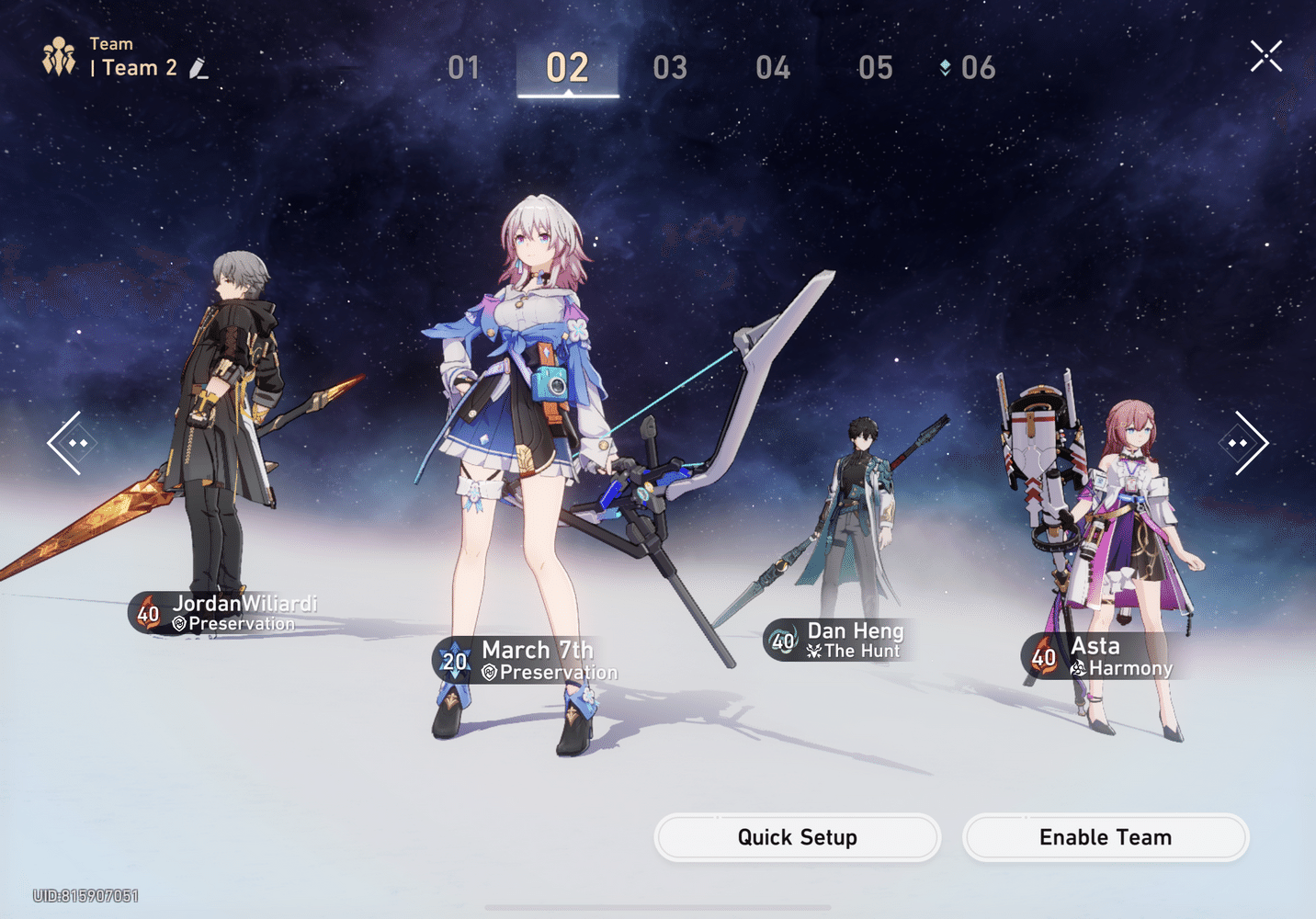Select team tab 03
Viewport: 1316px width, 919px height.
pyautogui.click(x=670, y=68)
